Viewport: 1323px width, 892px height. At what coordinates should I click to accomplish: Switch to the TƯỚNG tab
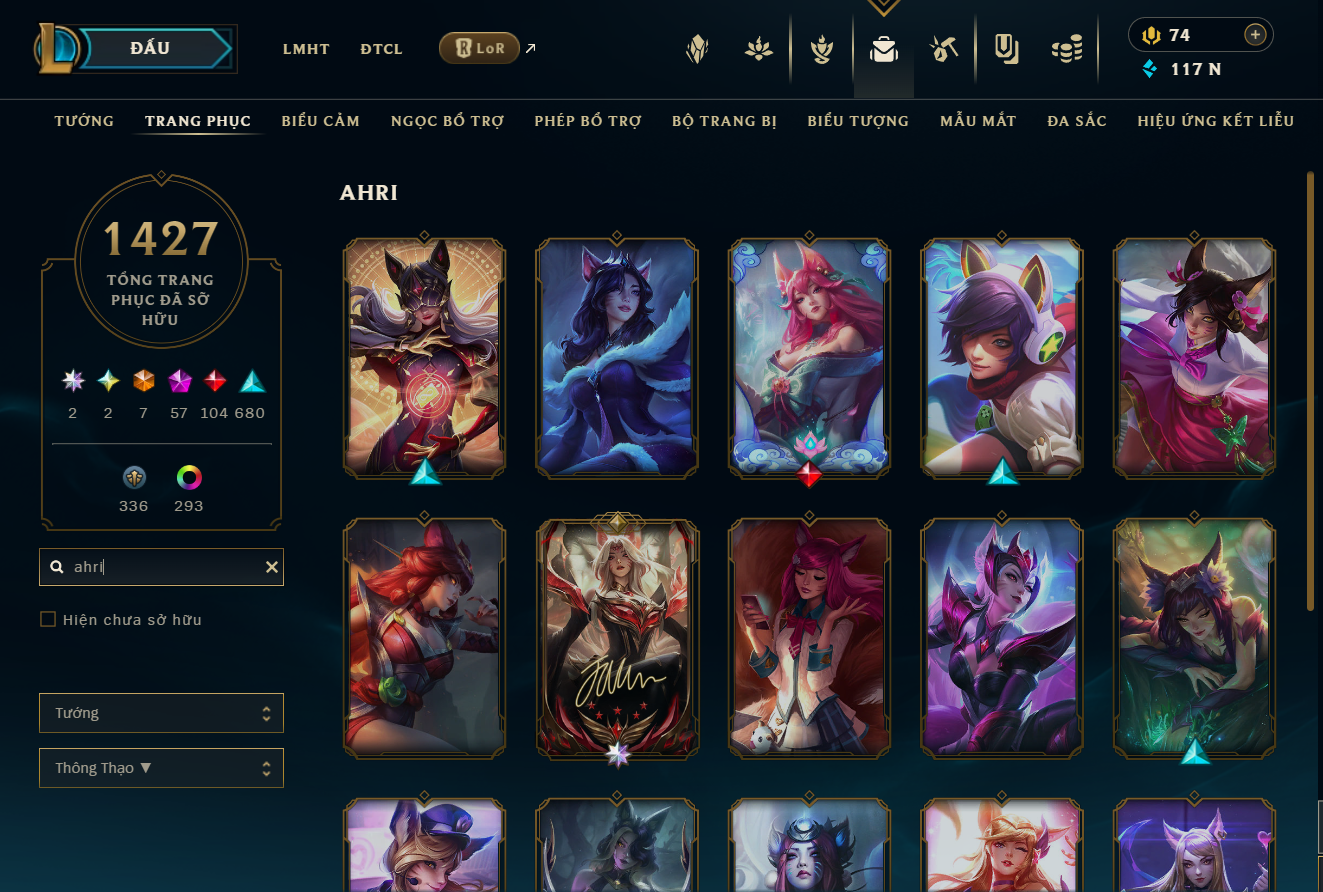pyautogui.click(x=84, y=121)
